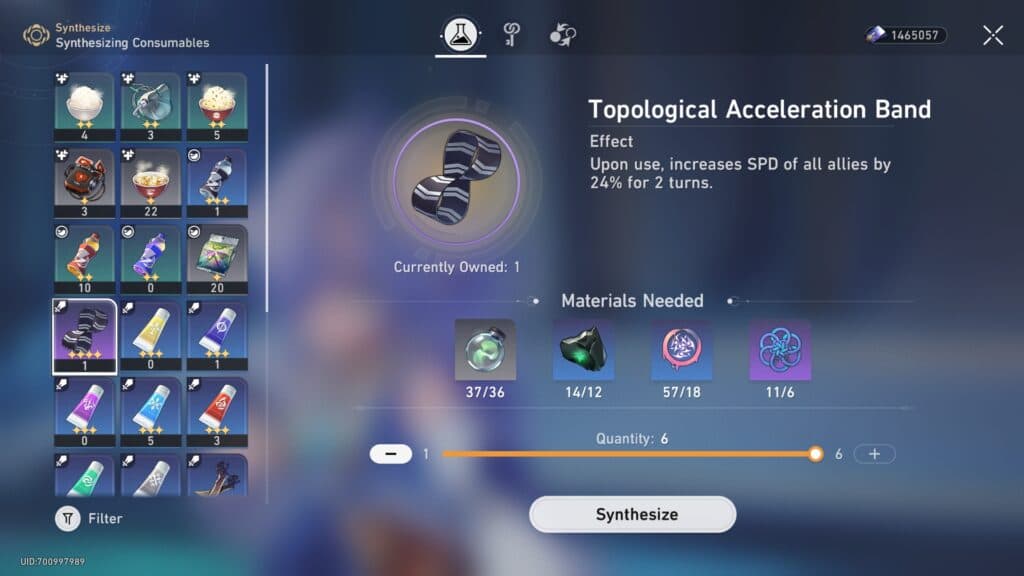This screenshot has height=576, width=1024.
Task: Switch to the third exchange tab
Action: pyautogui.click(x=562, y=36)
